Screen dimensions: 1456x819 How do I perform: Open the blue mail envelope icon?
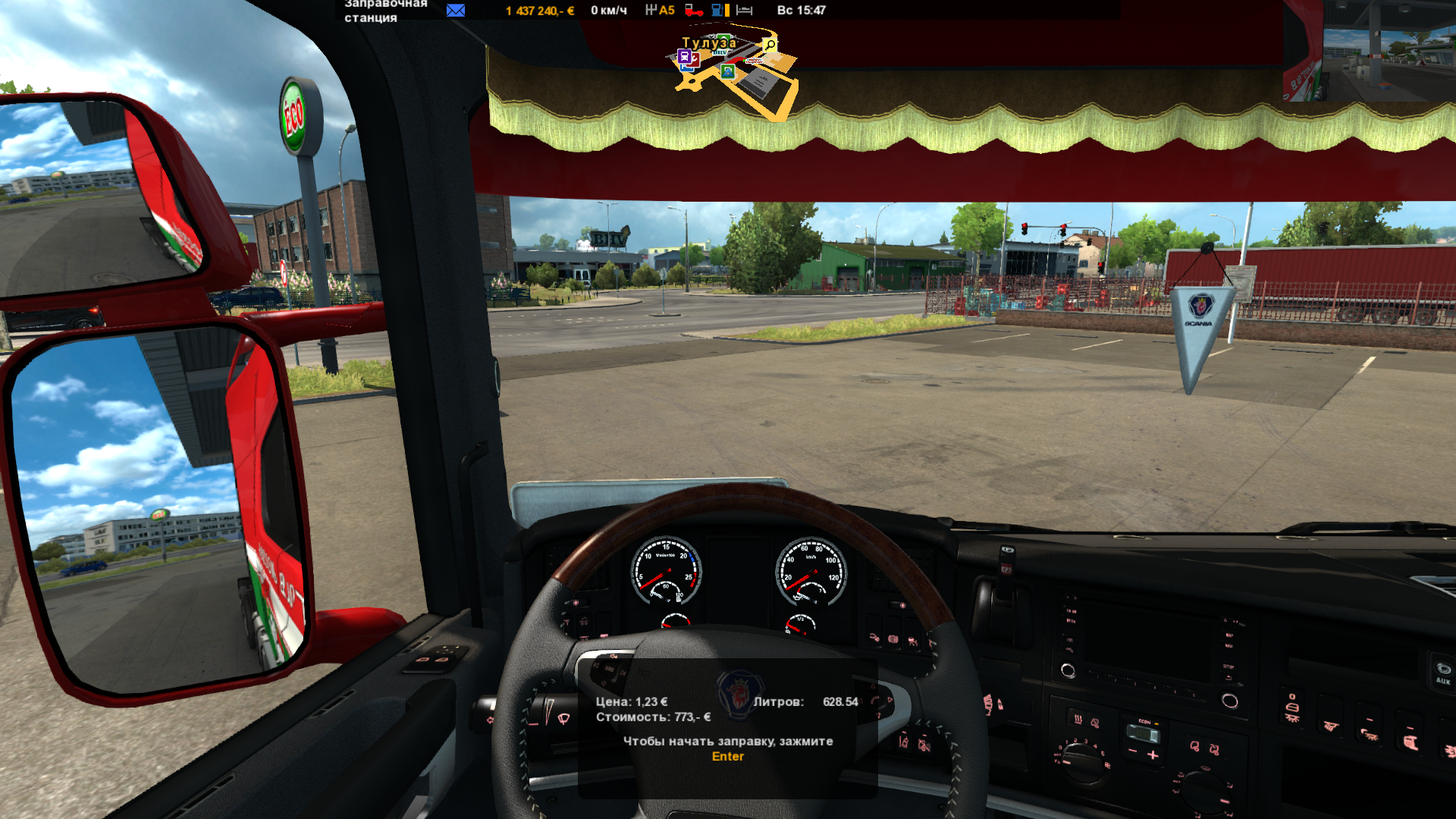pos(456,11)
